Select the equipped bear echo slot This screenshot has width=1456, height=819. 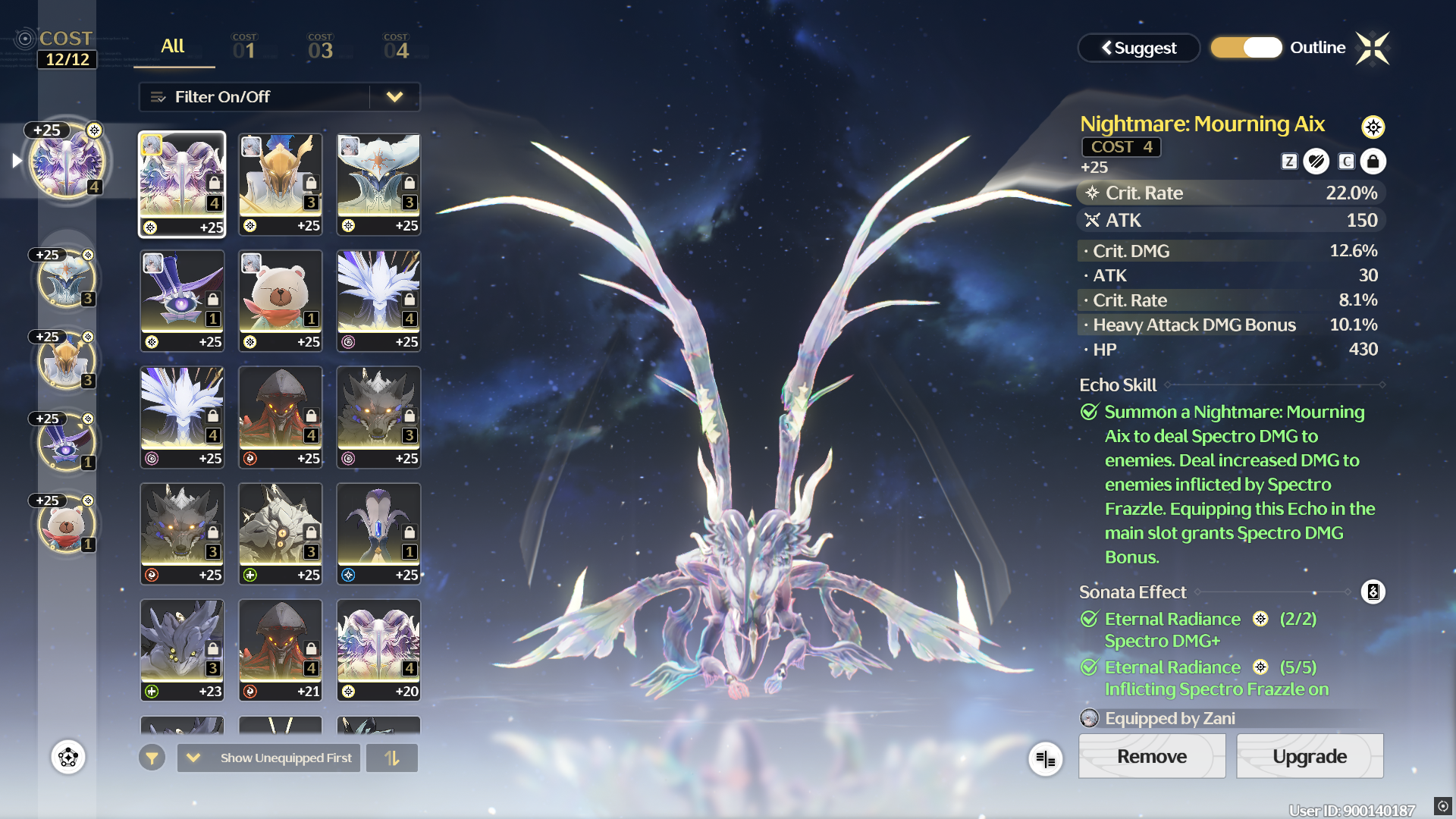tap(67, 524)
